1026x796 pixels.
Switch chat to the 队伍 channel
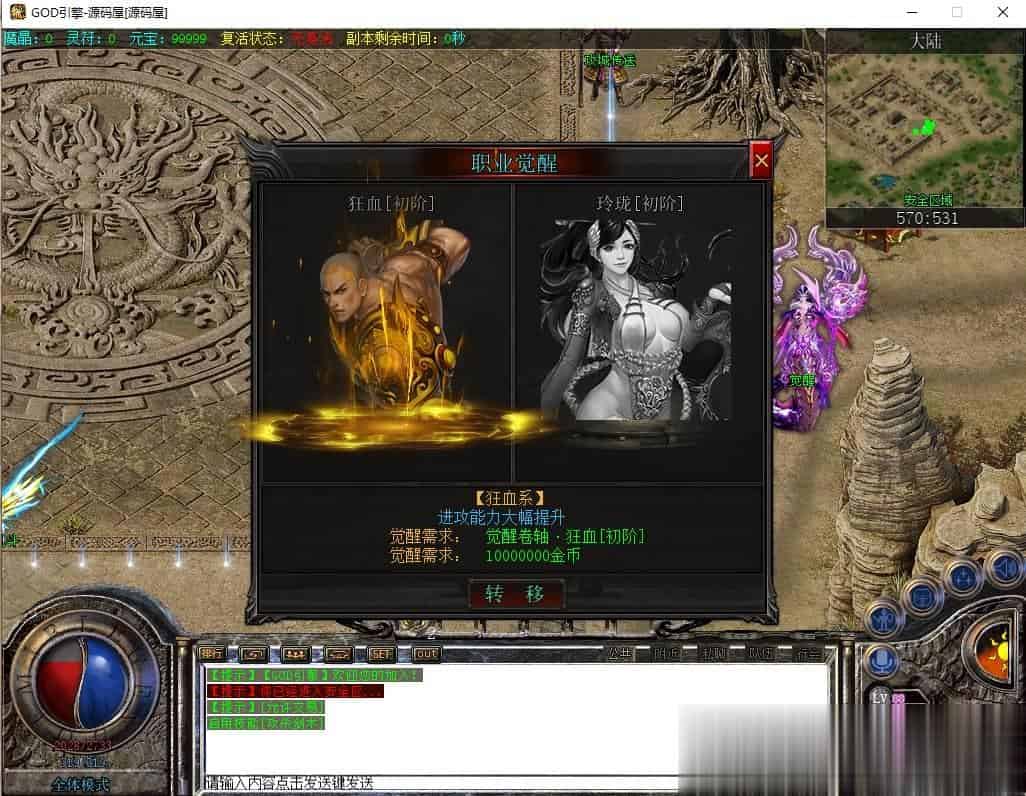pyautogui.click(x=761, y=654)
